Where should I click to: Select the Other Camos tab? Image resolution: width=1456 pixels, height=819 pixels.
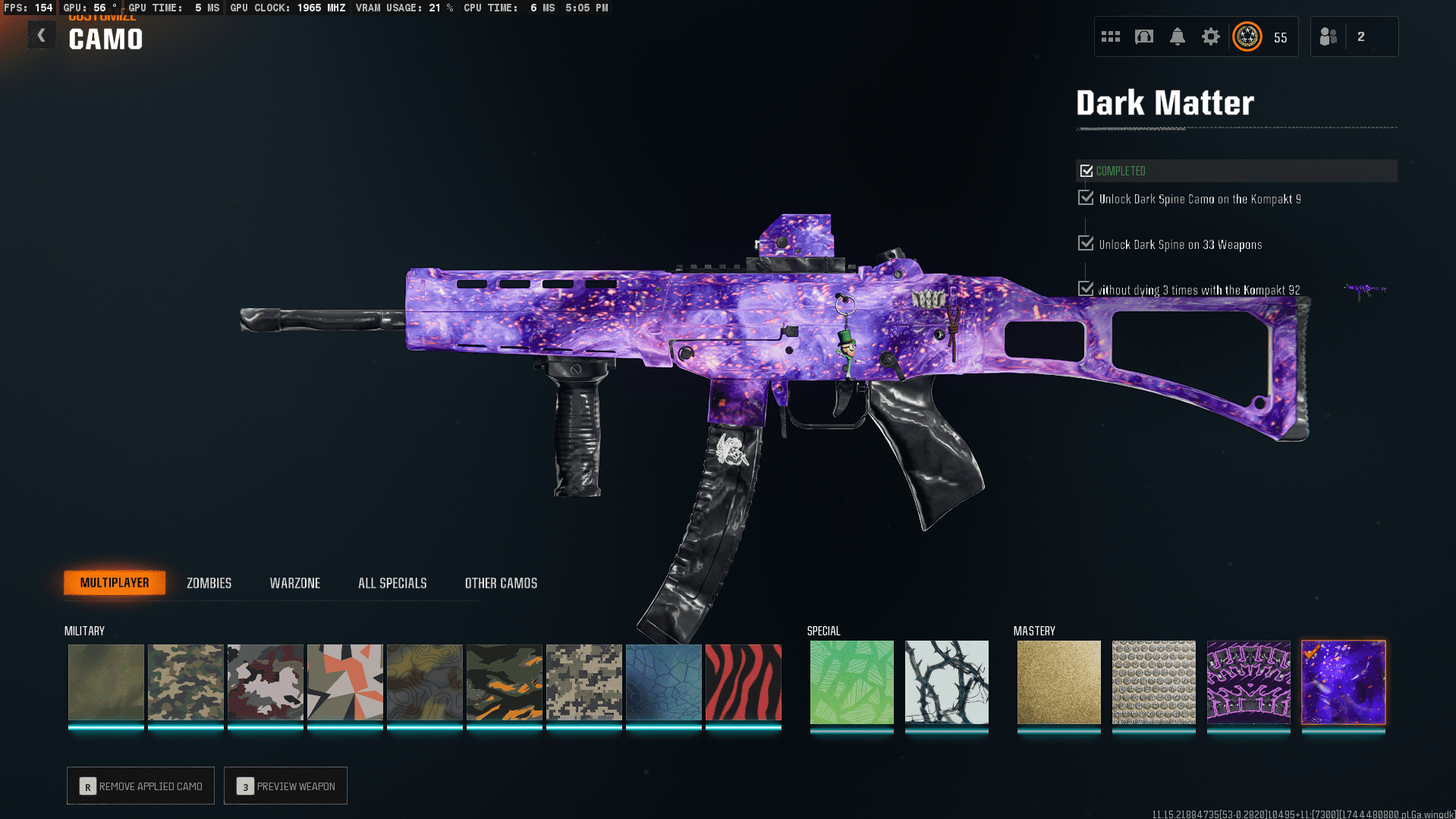(501, 583)
